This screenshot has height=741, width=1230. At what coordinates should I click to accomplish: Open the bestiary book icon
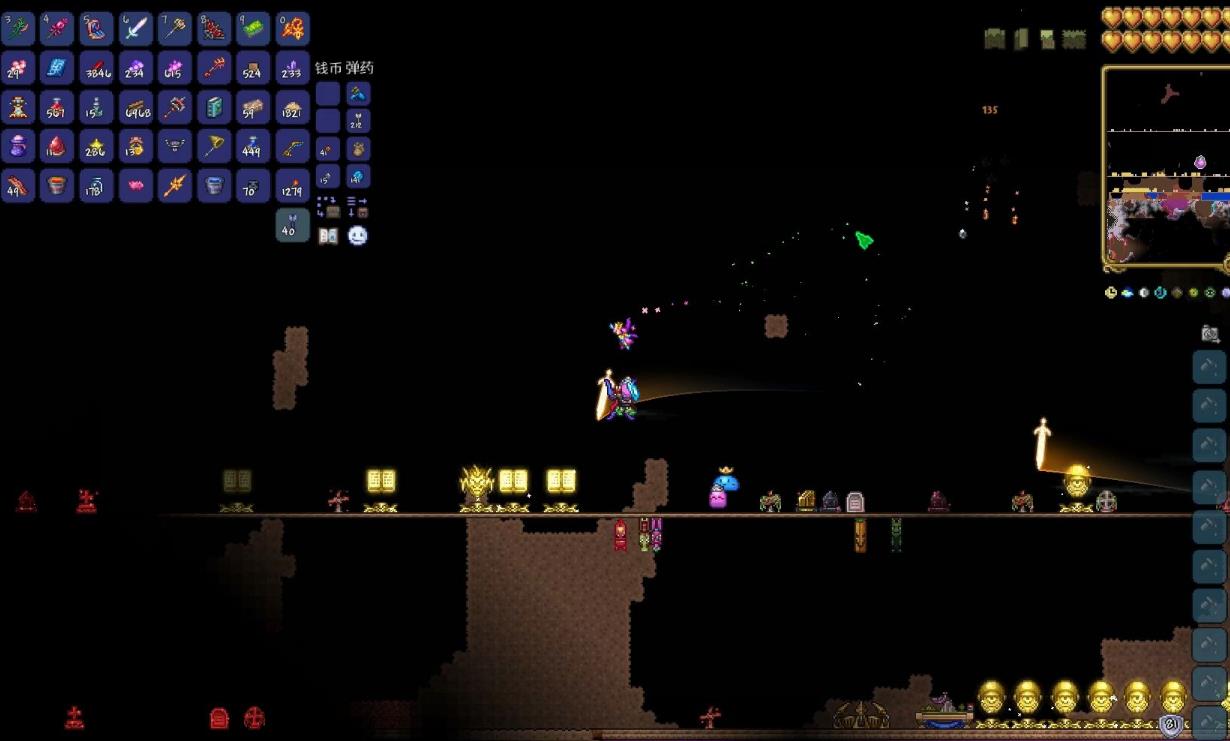coord(328,236)
